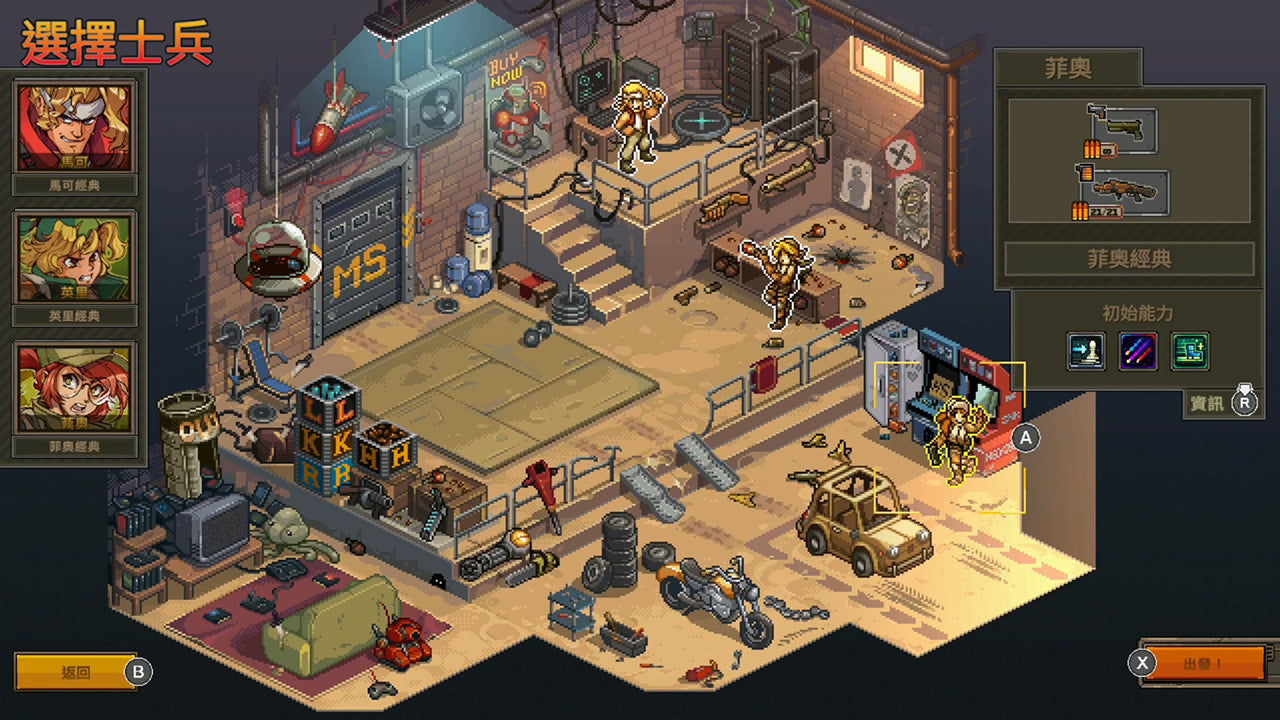Viewport: 1280px width, 720px height.
Task: Click the A button prompt near Fio
Action: [x=1026, y=437]
